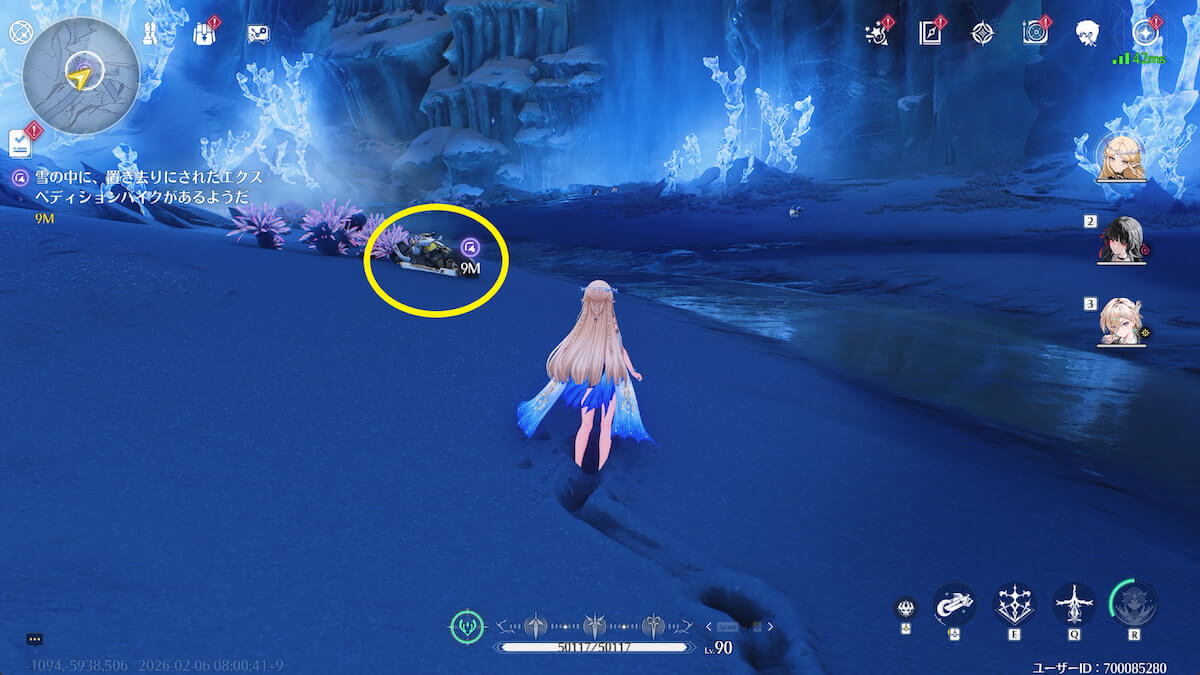The image size is (1200, 675).
Task: Open the compass guidebook icon
Action: click(930, 33)
